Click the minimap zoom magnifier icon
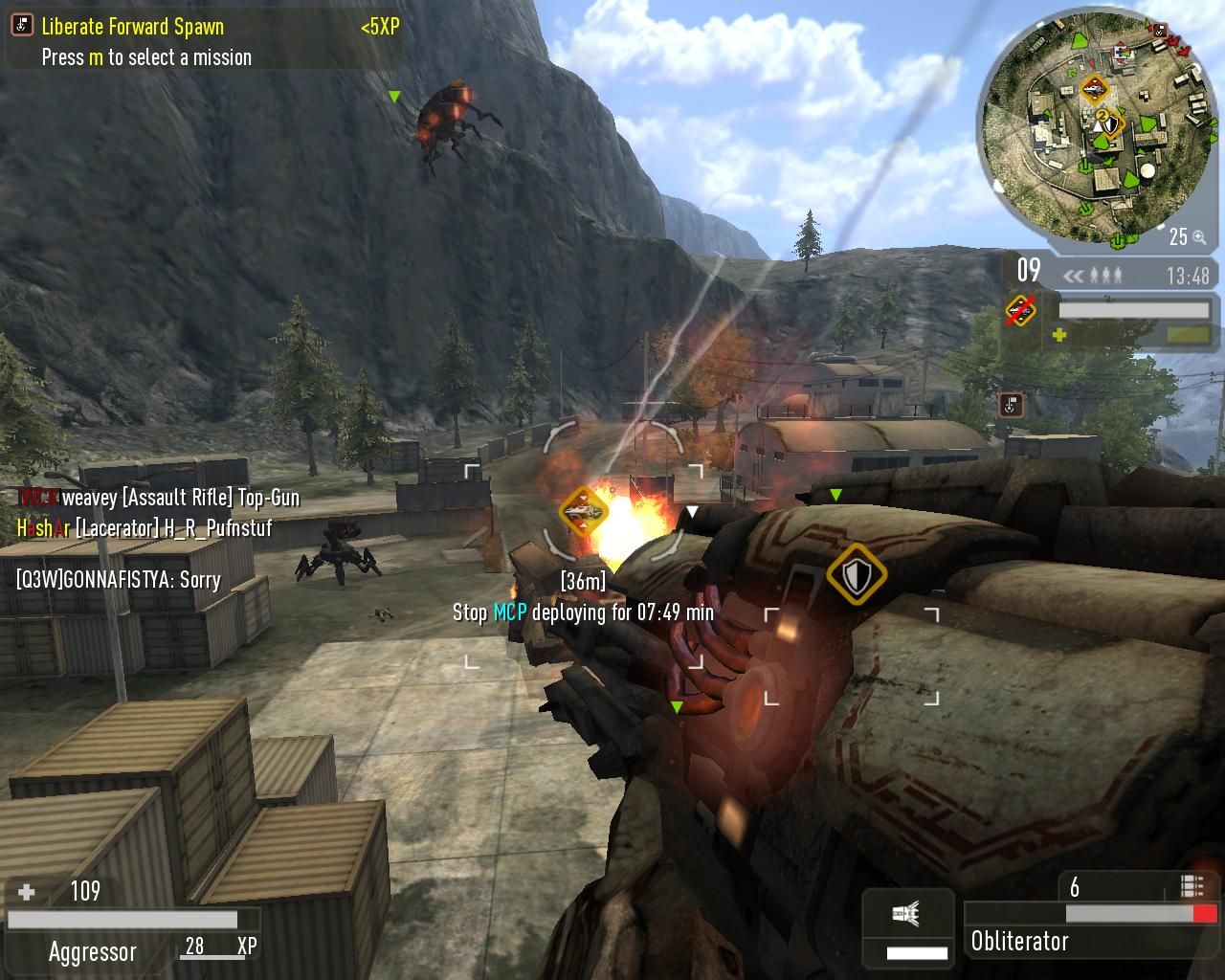1225x980 pixels. (1199, 237)
